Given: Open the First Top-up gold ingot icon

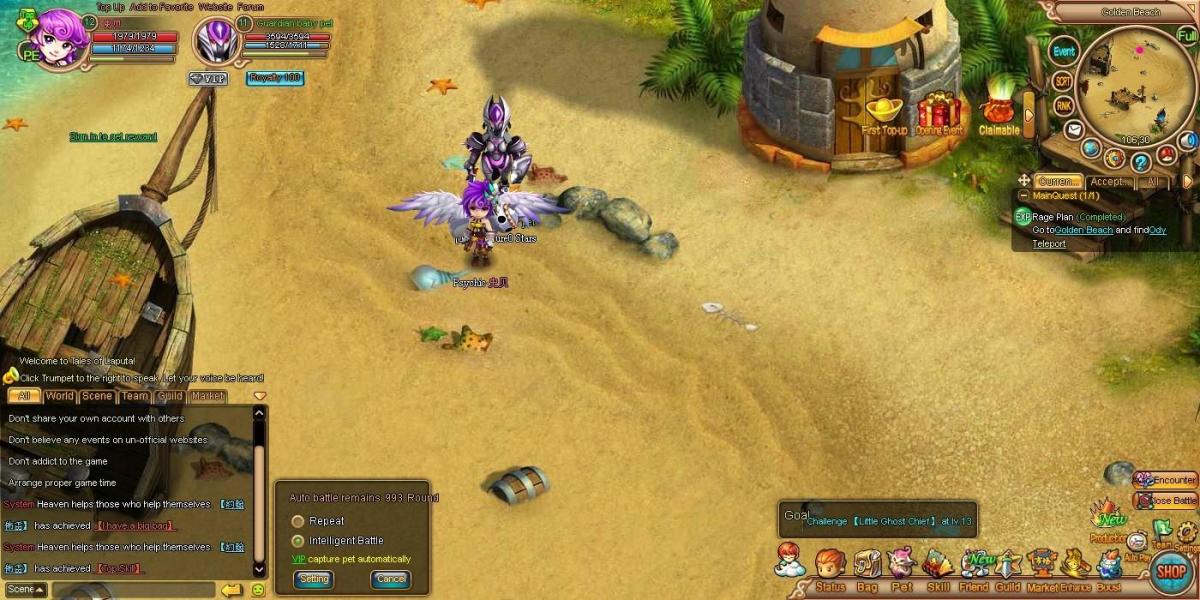Looking at the screenshot, I should click(x=885, y=111).
